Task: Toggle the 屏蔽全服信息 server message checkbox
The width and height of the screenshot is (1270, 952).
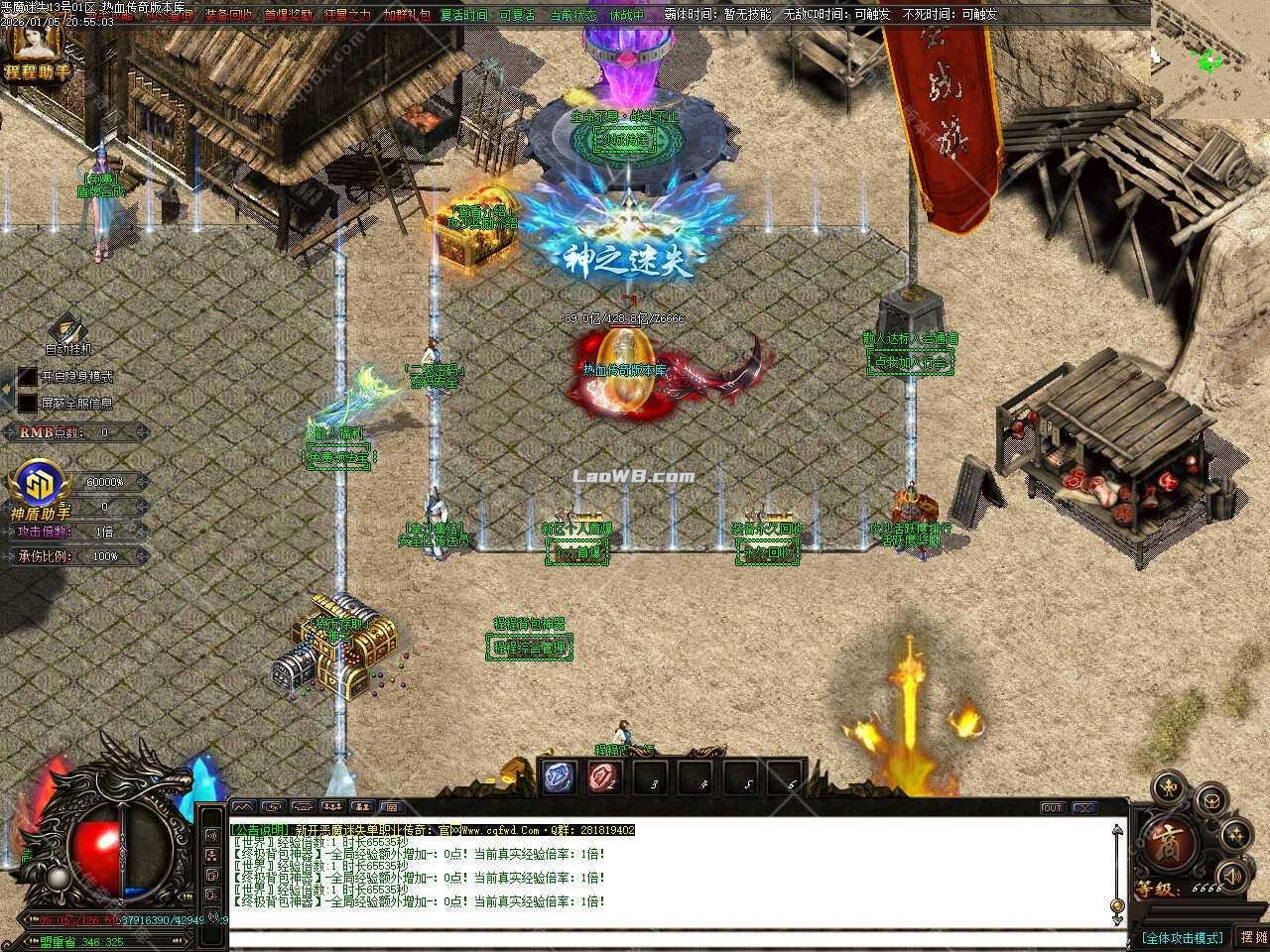Action: pyautogui.click(x=27, y=404)
